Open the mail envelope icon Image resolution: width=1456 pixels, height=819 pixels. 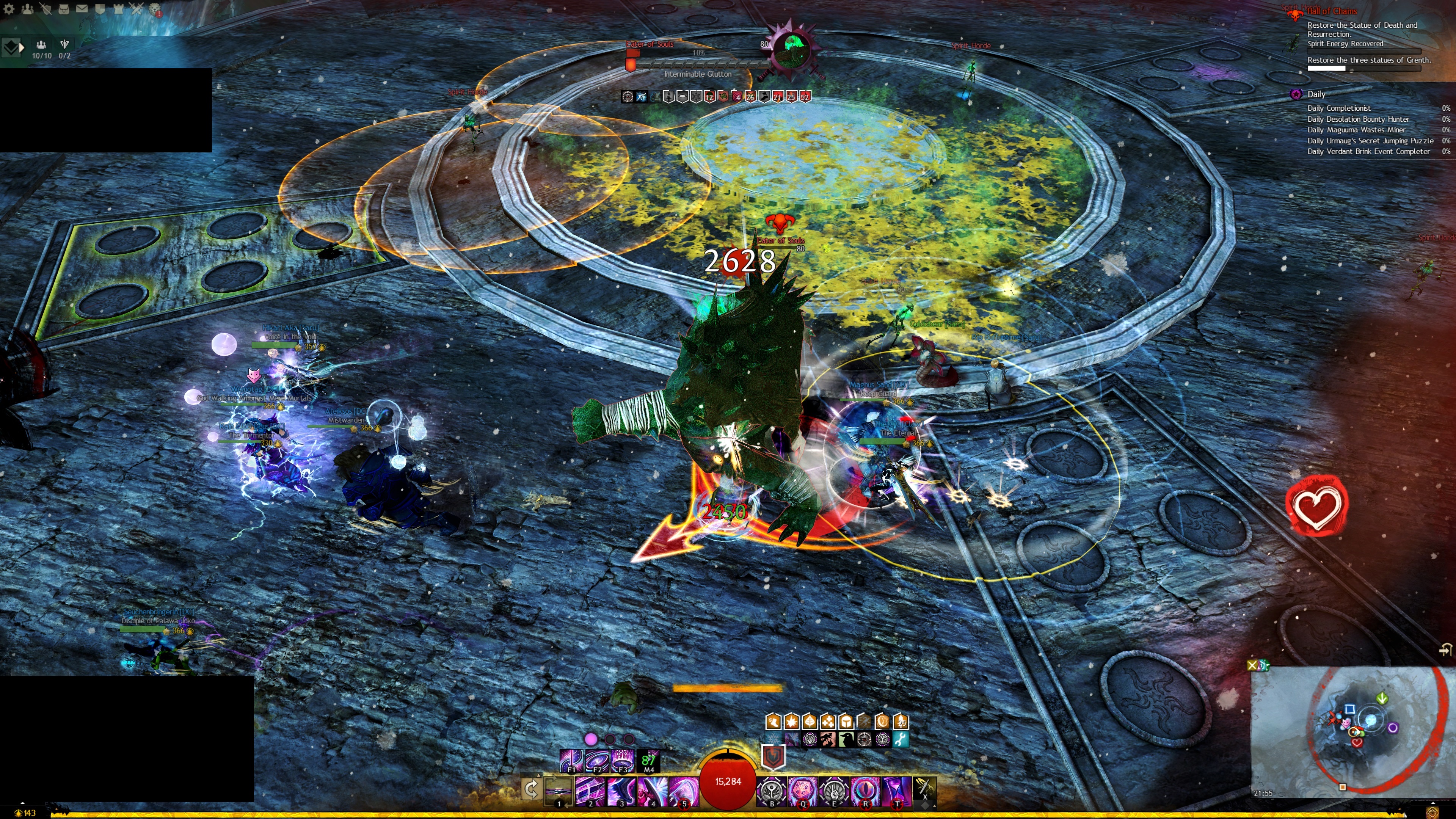pyautogui.click(x=82, y=8)
